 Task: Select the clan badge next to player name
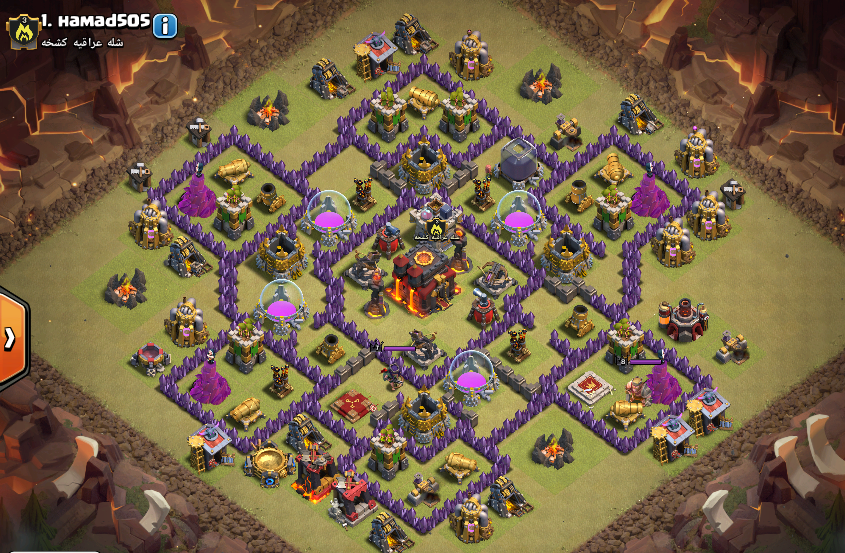coord(21,32)
